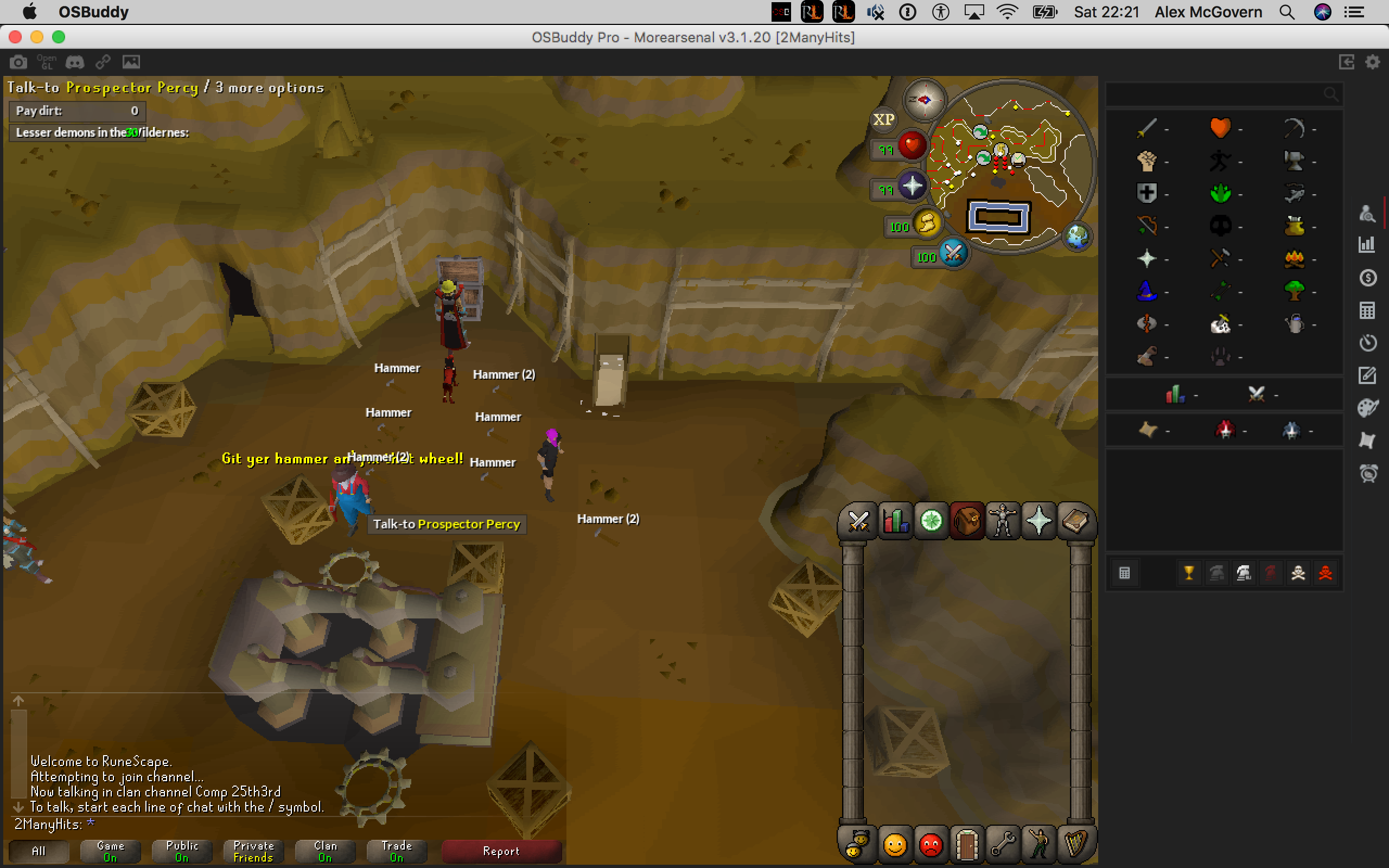Image resolution: width=1389 pixels, height=868 pixels.
Task: Open the stopwatch timer in the sidebar
Action: tap(1368, 343)
